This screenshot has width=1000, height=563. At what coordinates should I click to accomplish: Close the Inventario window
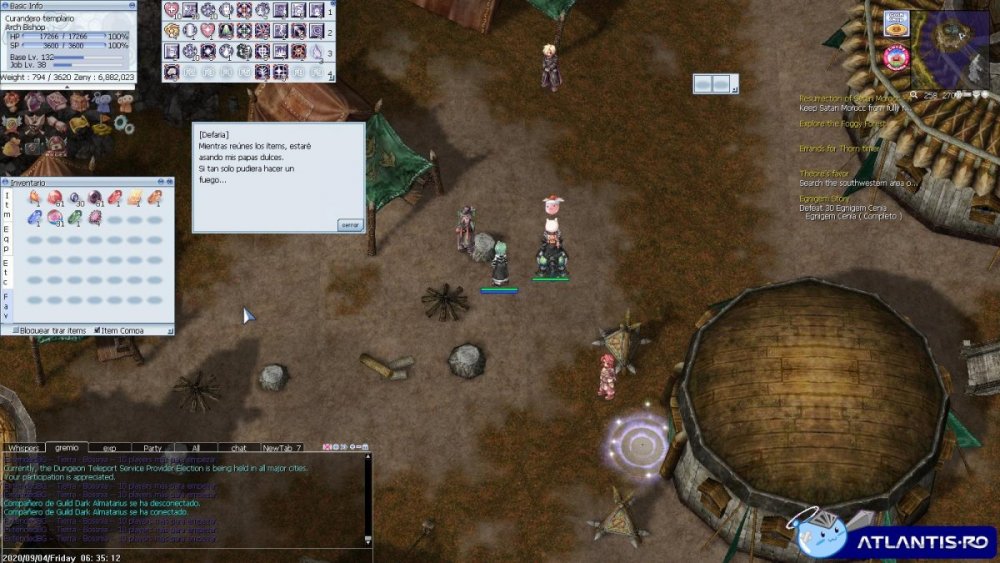pos(169,183)
